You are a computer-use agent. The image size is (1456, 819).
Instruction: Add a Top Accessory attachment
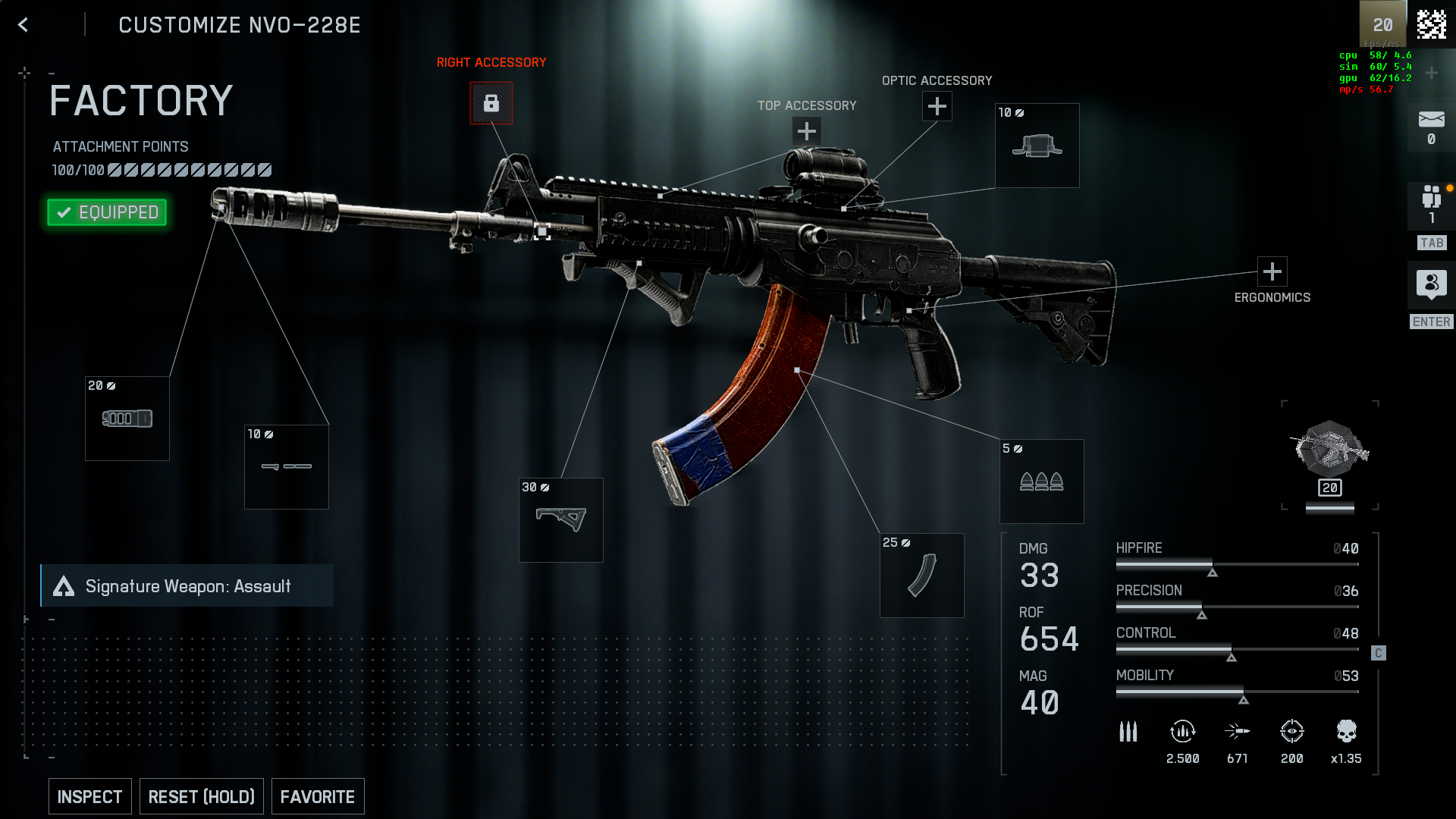coord(806,132)
